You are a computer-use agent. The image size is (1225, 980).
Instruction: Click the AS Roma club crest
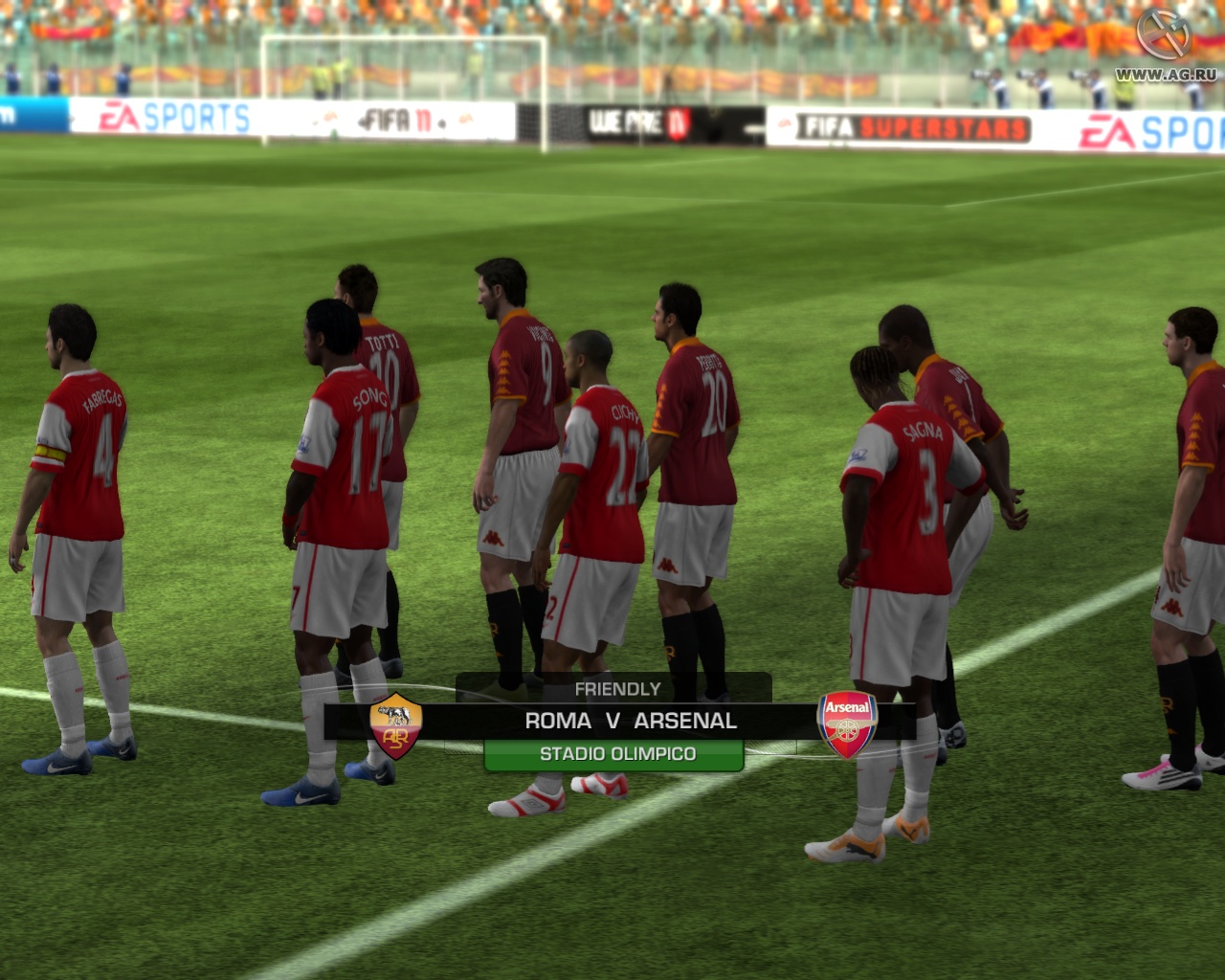click(395, 725)
